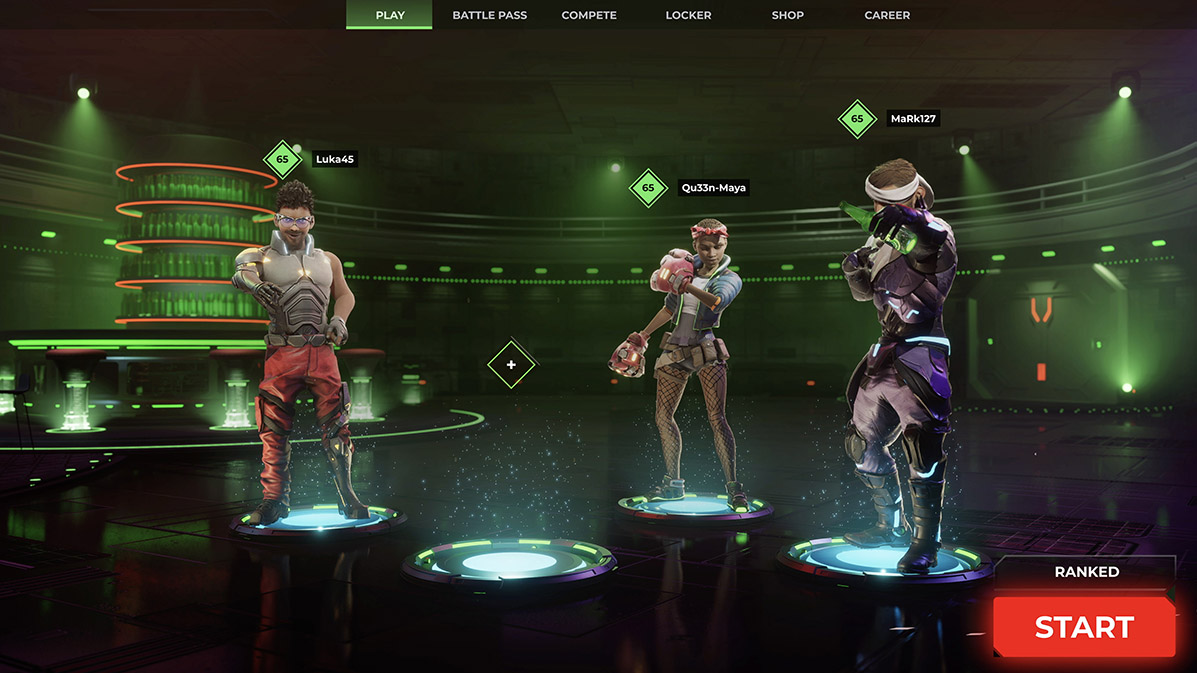
Task: Select player name tag MaRk127
Action: point(914,119)
